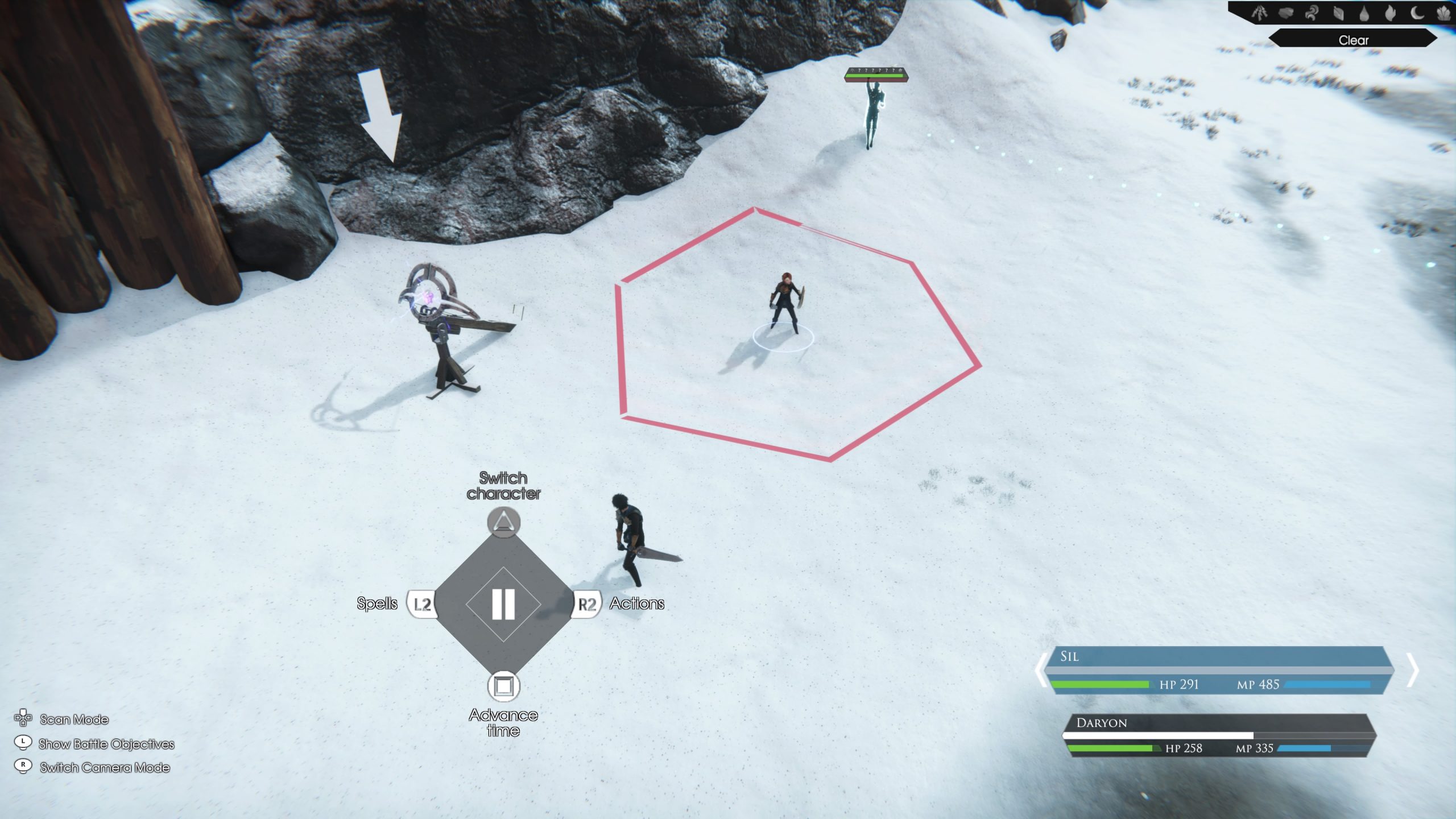Click the pause icon in the battle wheel
1456x819 pixels.
(504, 604)
